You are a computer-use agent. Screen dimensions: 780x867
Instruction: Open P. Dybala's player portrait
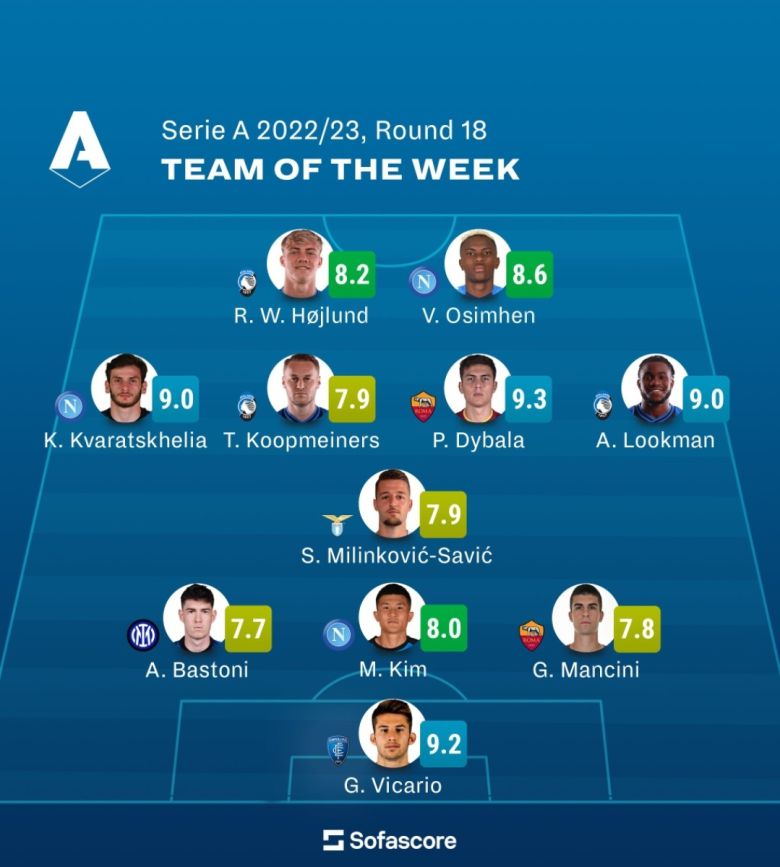[477, 389]
